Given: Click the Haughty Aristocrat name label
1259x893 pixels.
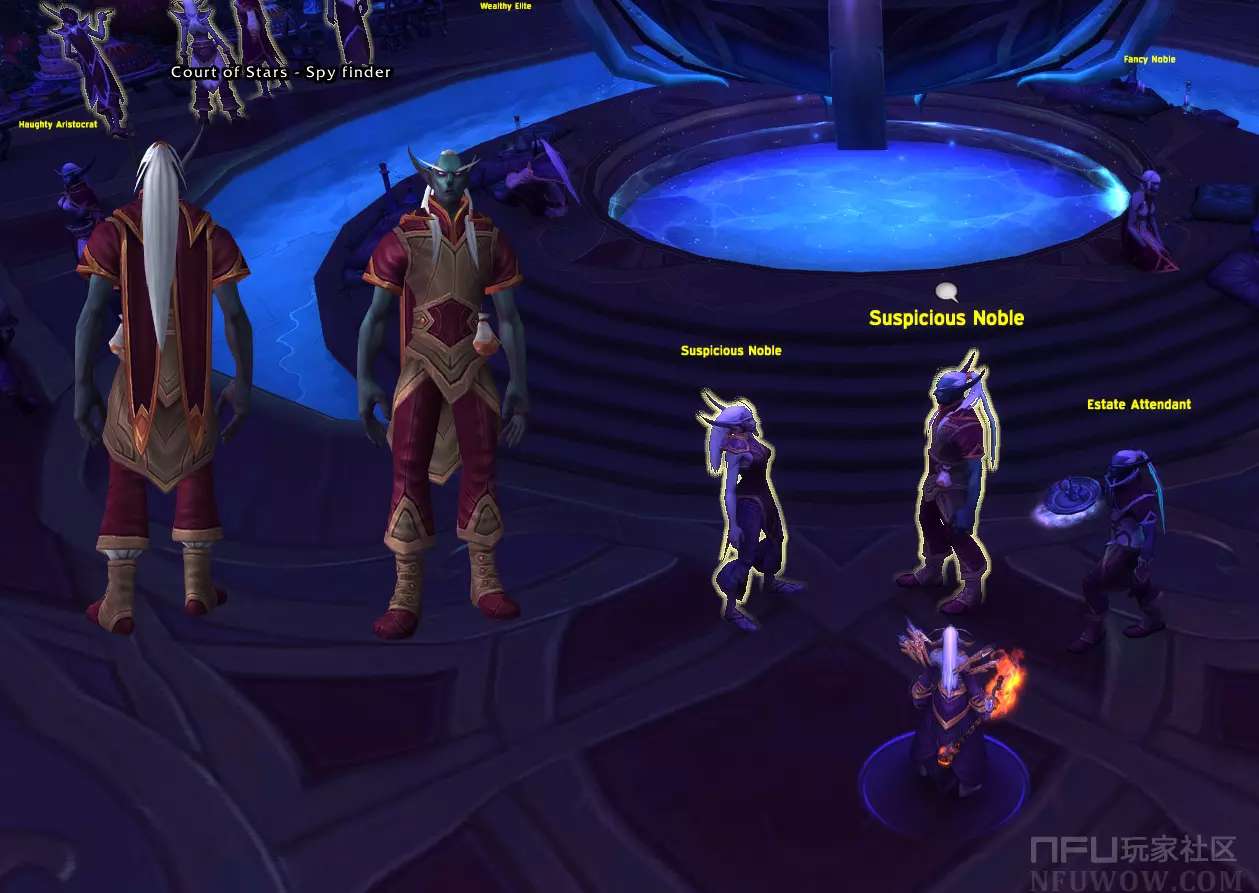Looking at the screenshot, I should point(58,125).
